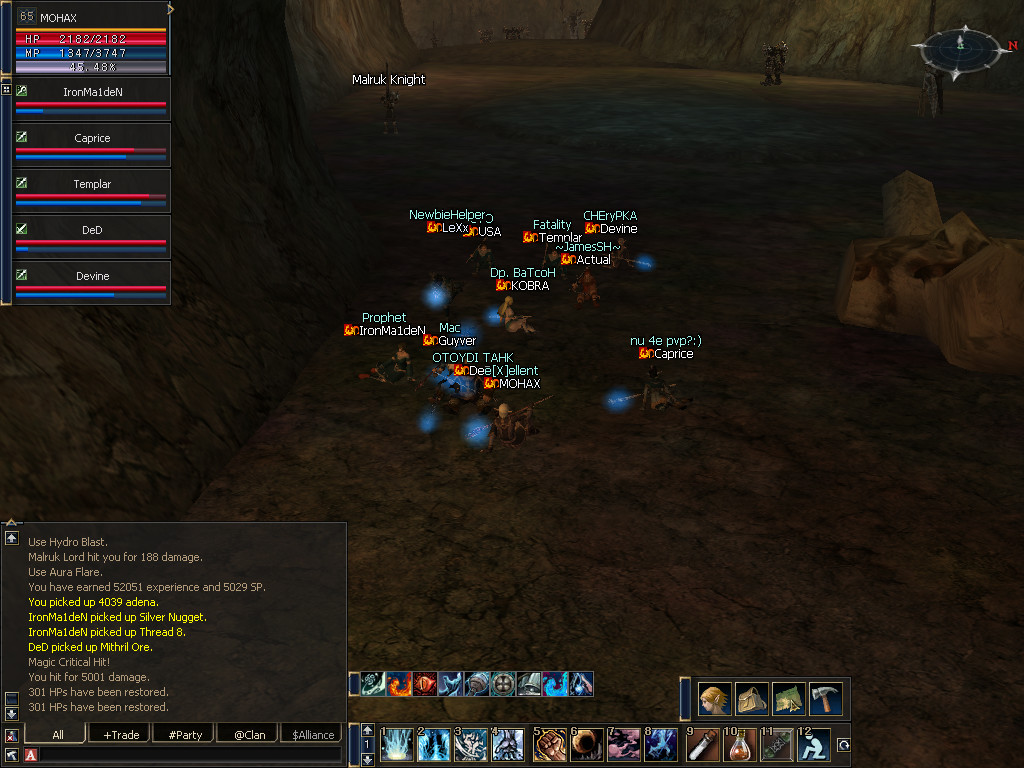Screen dimensions: 1024x768
Task: Use the red potion in slot 10
Action: click(x=740, y=745)
